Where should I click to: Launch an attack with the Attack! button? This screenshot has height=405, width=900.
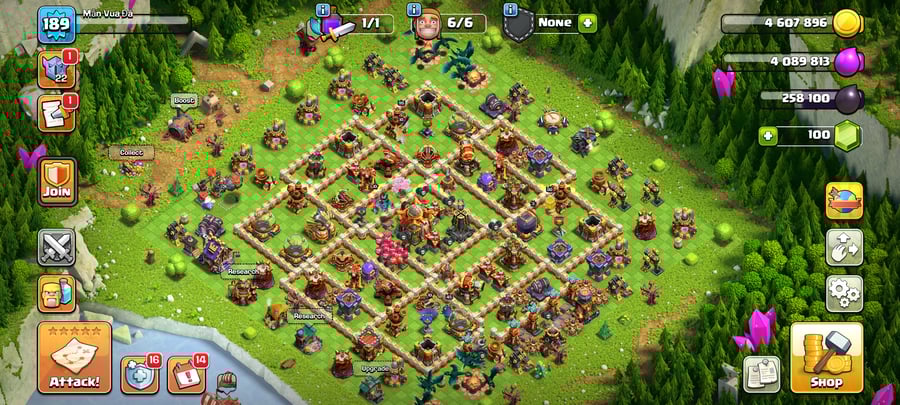coord(74,357)
